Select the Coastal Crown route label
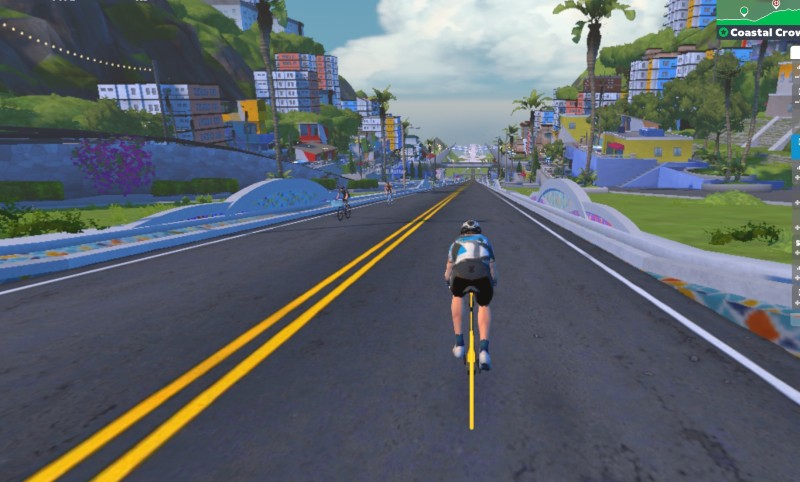Viewport: 800px width, 482px height. tap(762, 32)
